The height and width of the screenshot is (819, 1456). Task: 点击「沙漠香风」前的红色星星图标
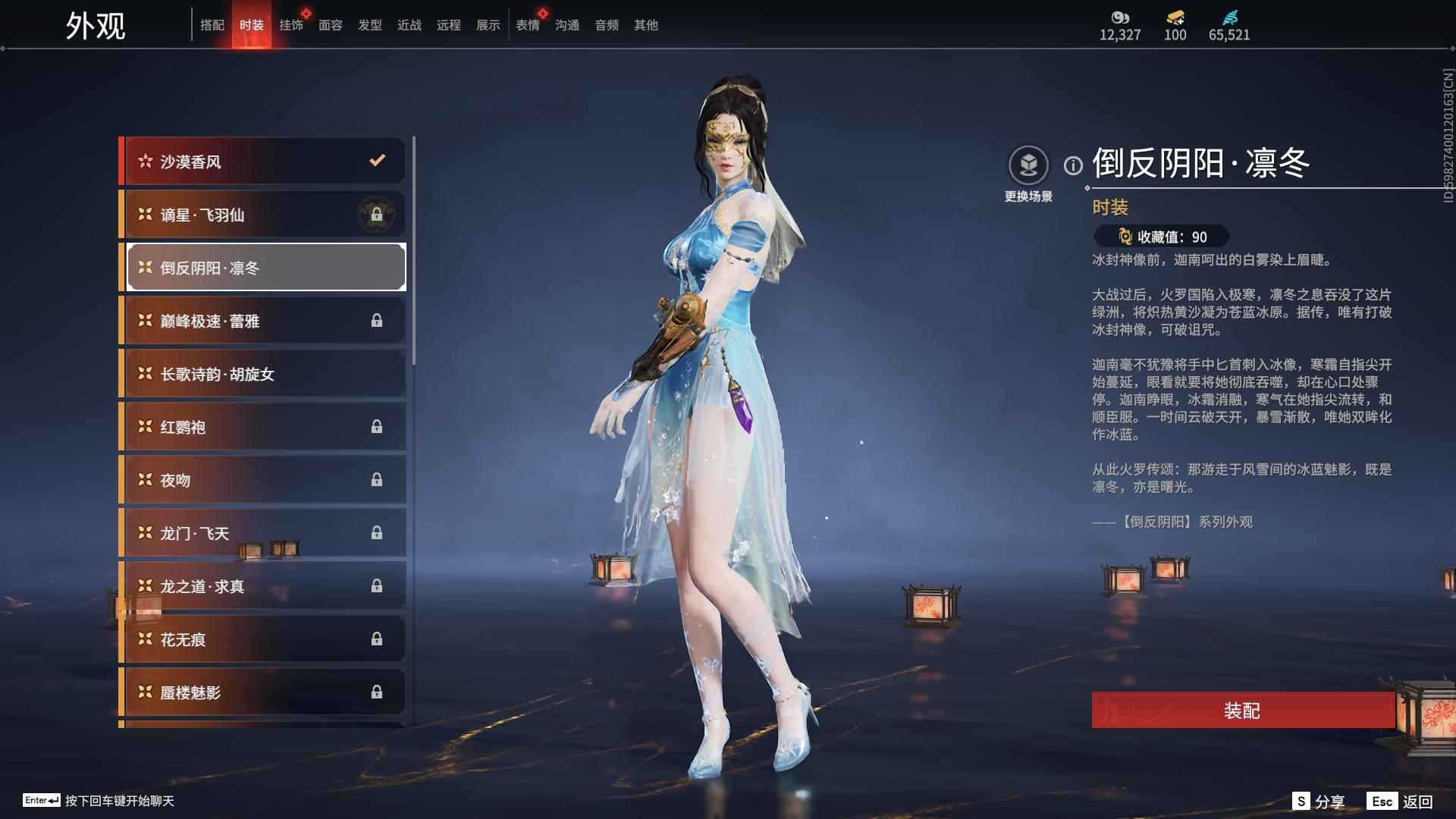point(144,161)
